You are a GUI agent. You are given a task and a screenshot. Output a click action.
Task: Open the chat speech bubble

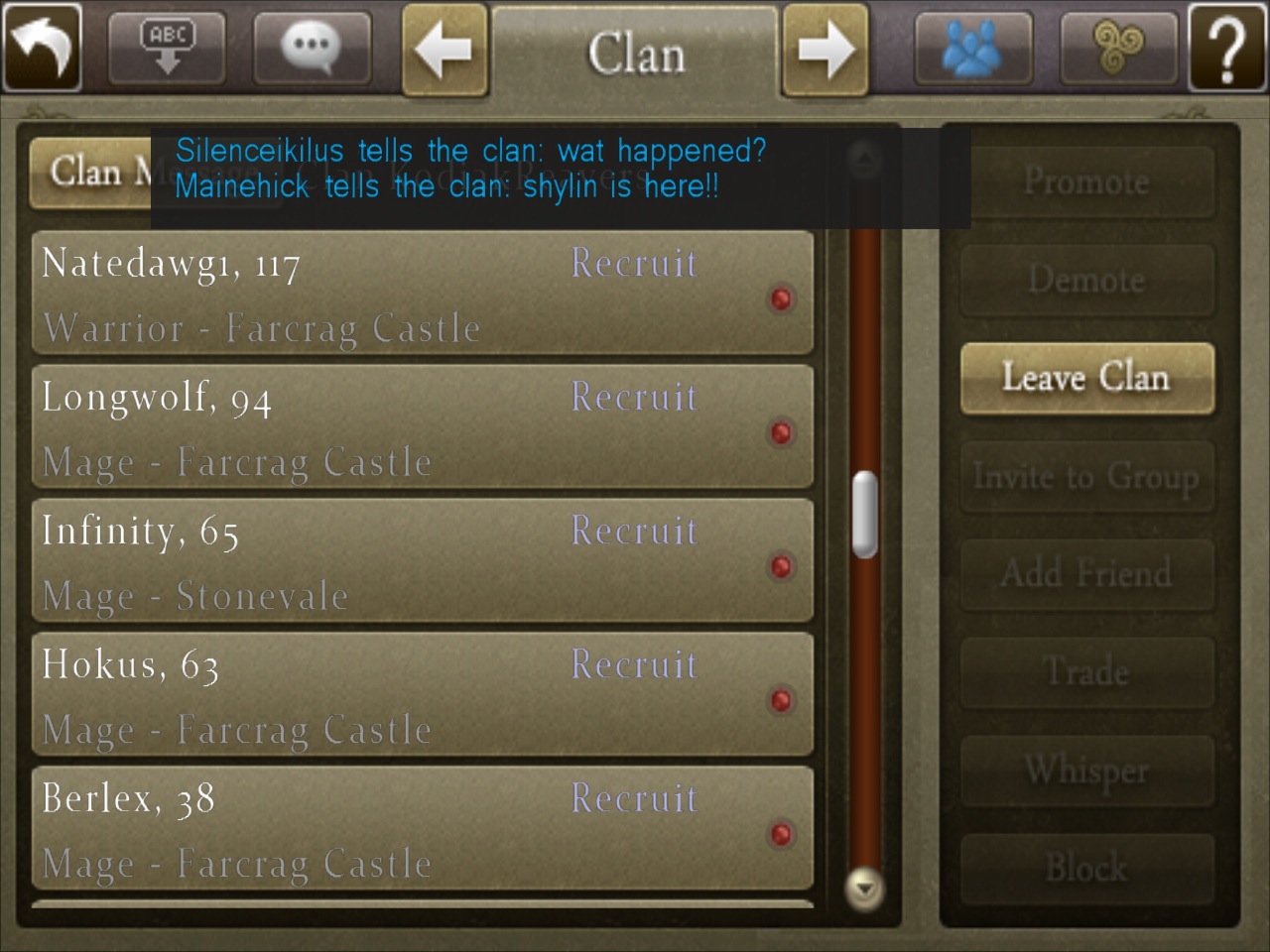312,46
